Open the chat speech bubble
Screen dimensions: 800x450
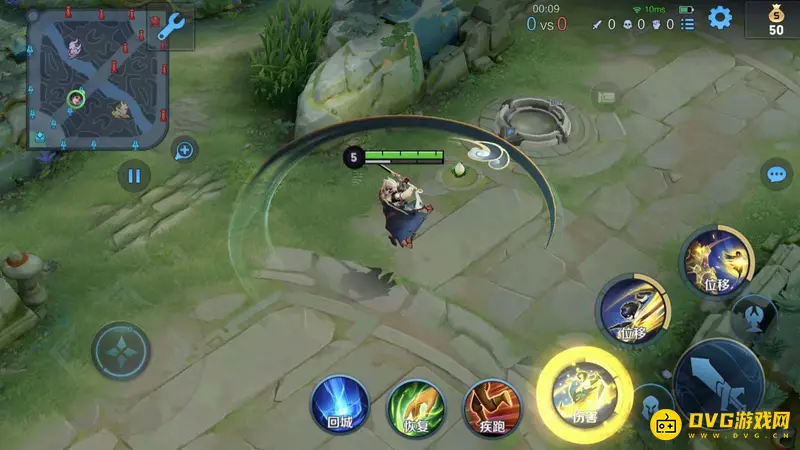point(776,175)
